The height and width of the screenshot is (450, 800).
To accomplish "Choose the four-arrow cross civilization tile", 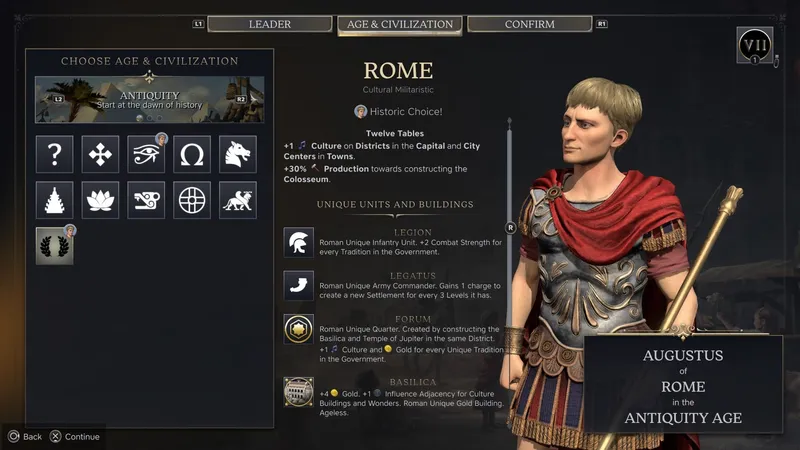I will point(100,155).
